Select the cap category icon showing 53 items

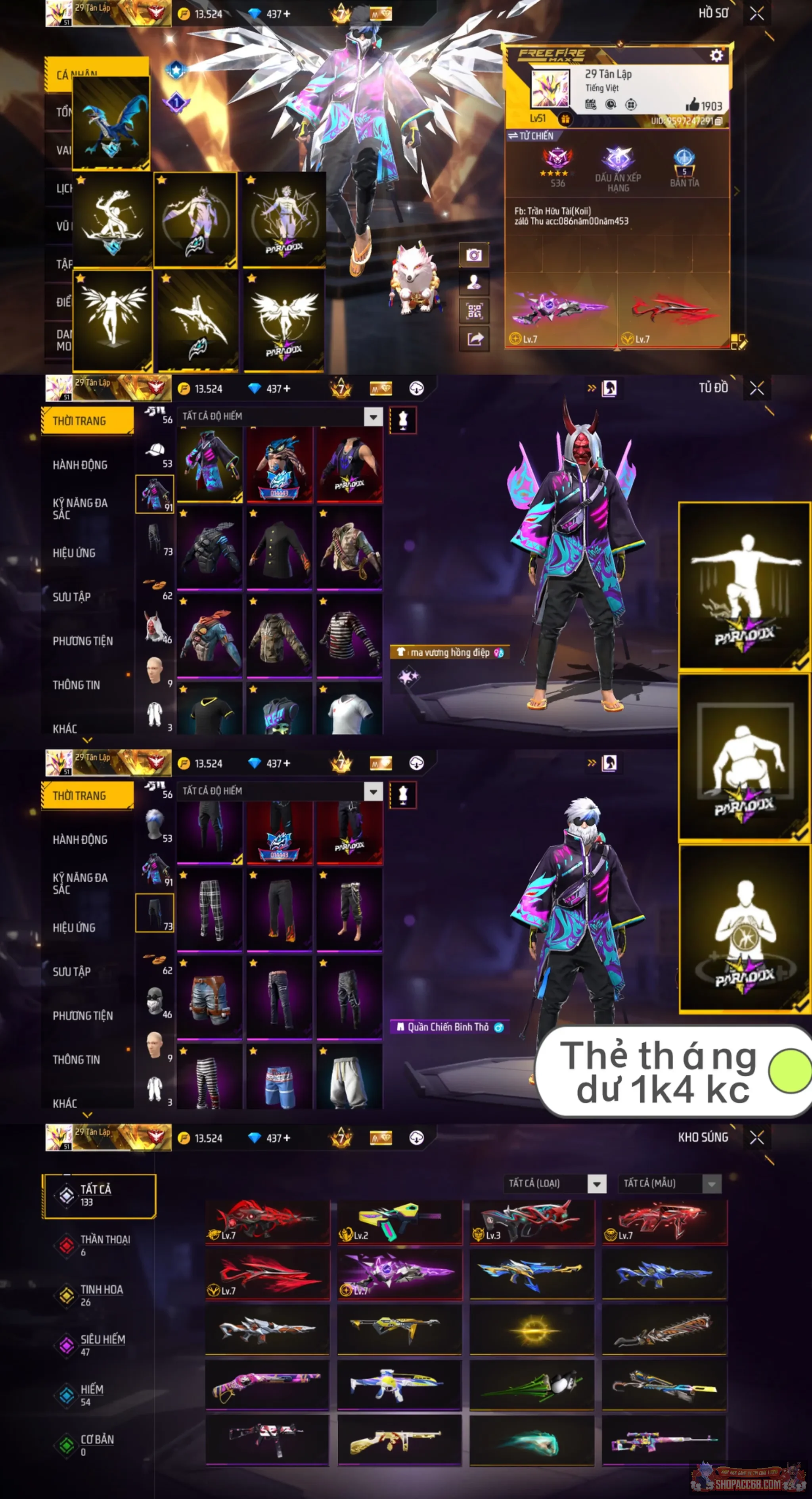point(156,449)
